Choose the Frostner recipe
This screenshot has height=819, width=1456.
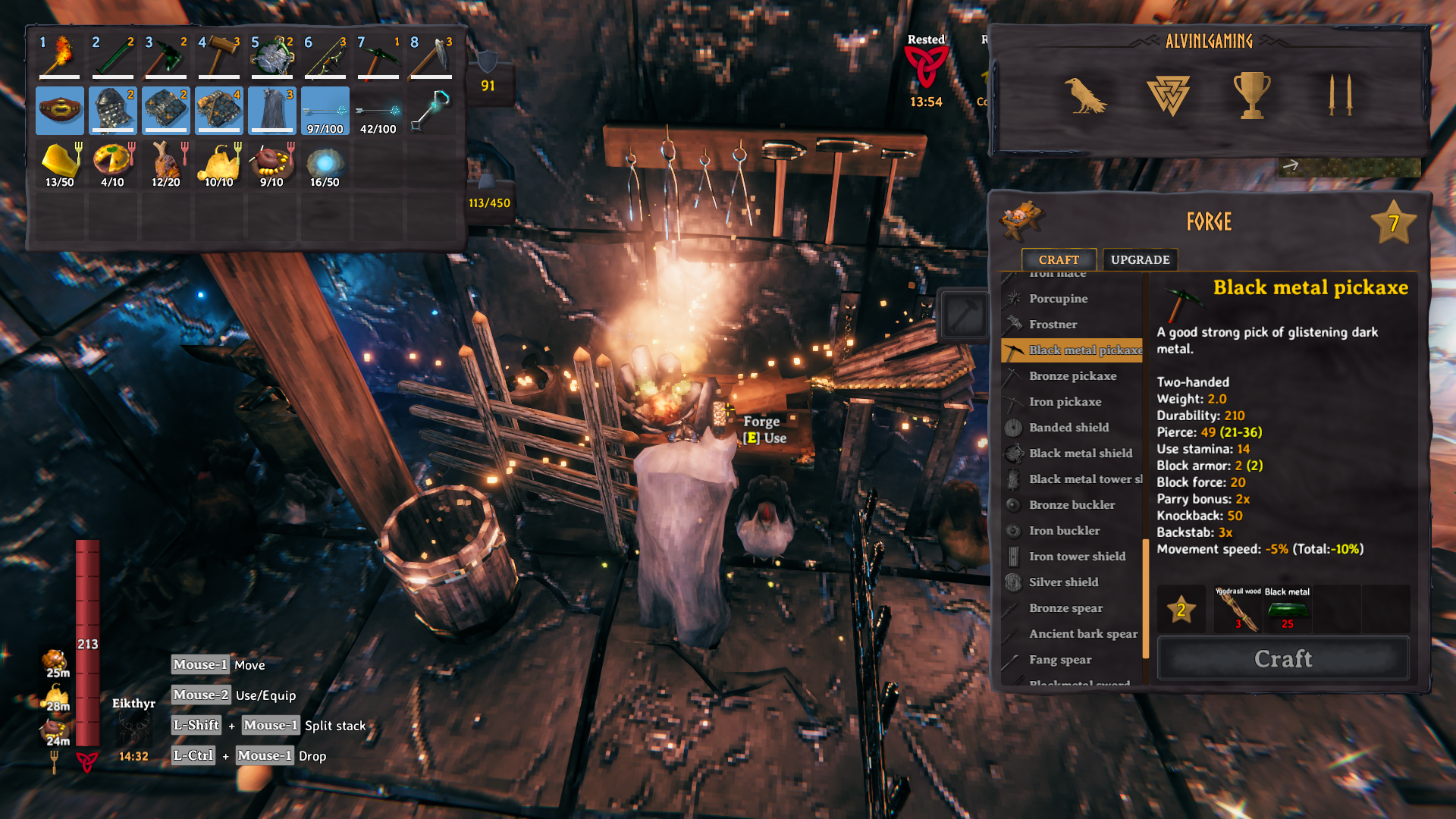tap(1053, 325)
